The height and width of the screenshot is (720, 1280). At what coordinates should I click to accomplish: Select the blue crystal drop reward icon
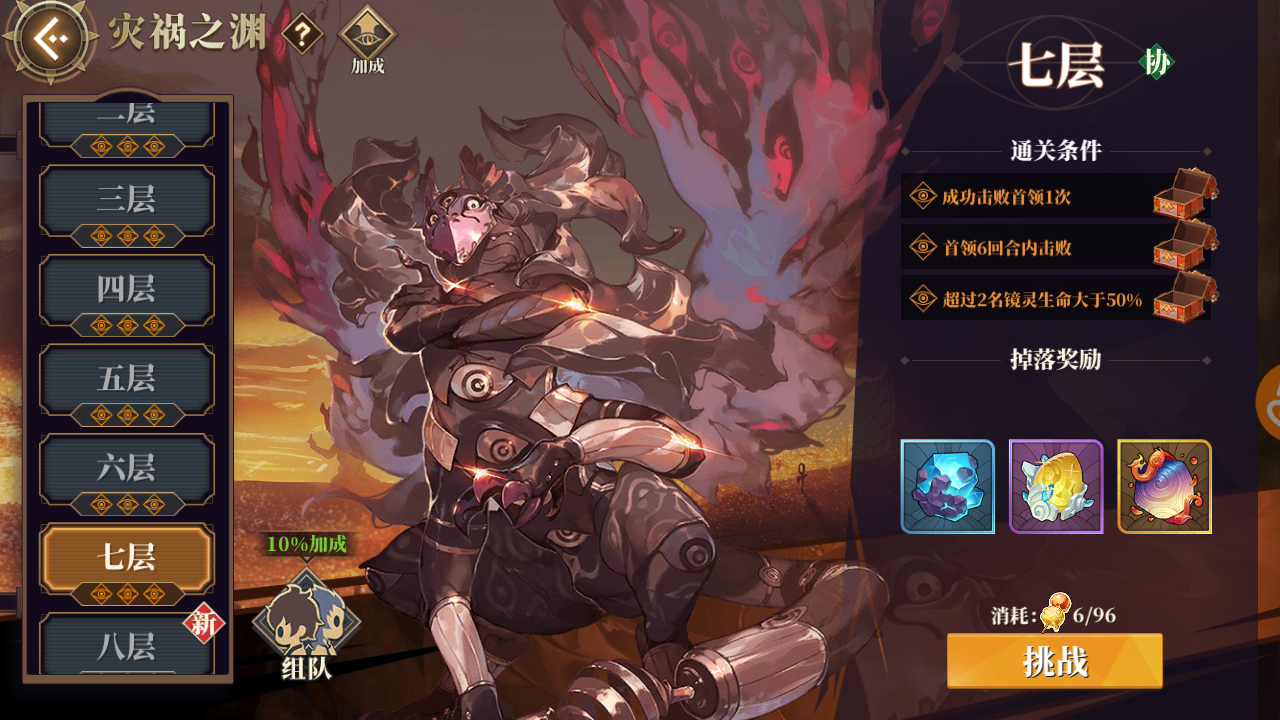coord(946,489)
